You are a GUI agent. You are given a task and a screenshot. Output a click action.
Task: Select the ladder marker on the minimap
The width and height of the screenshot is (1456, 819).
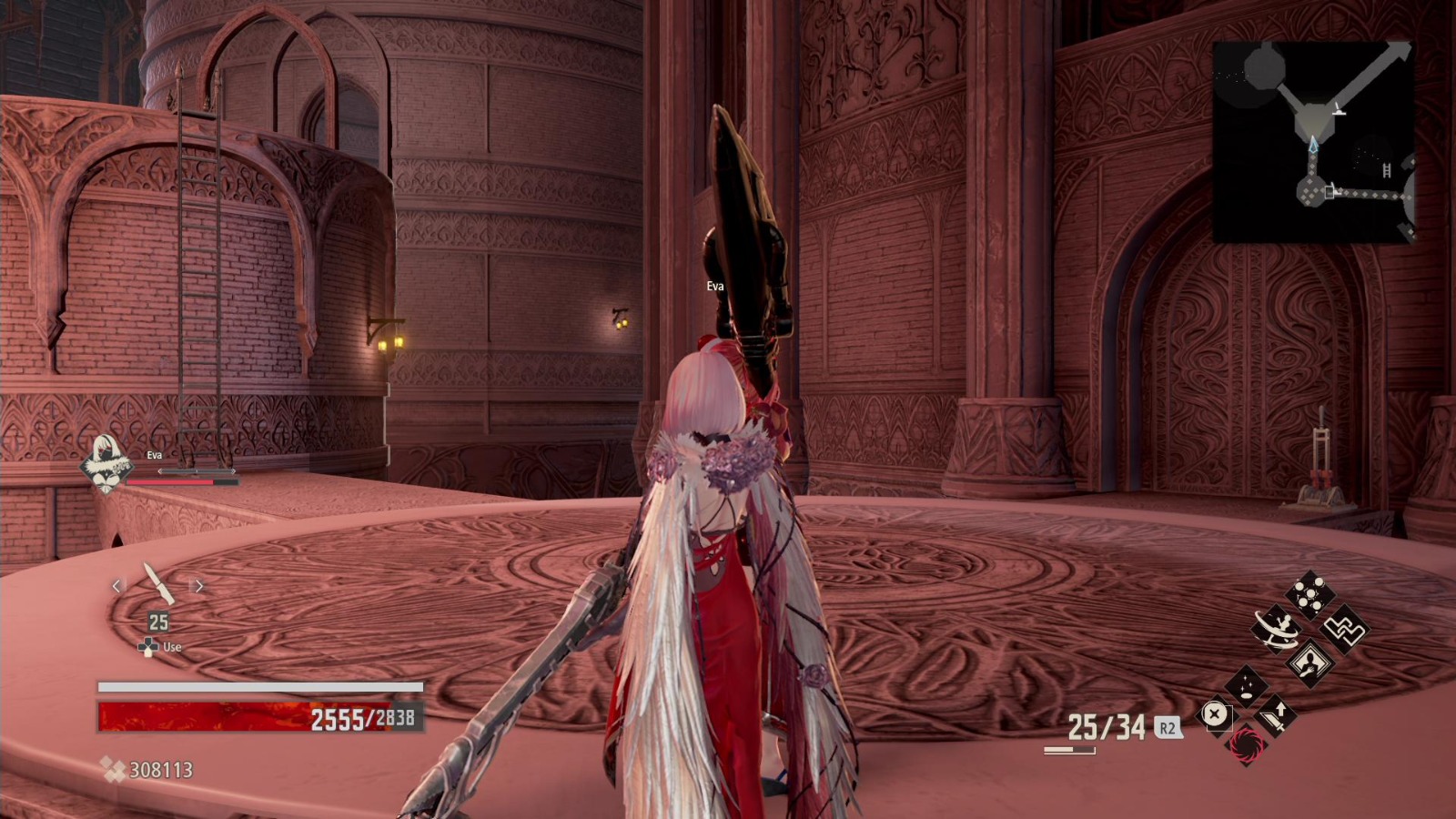[x=1386, y=170]
